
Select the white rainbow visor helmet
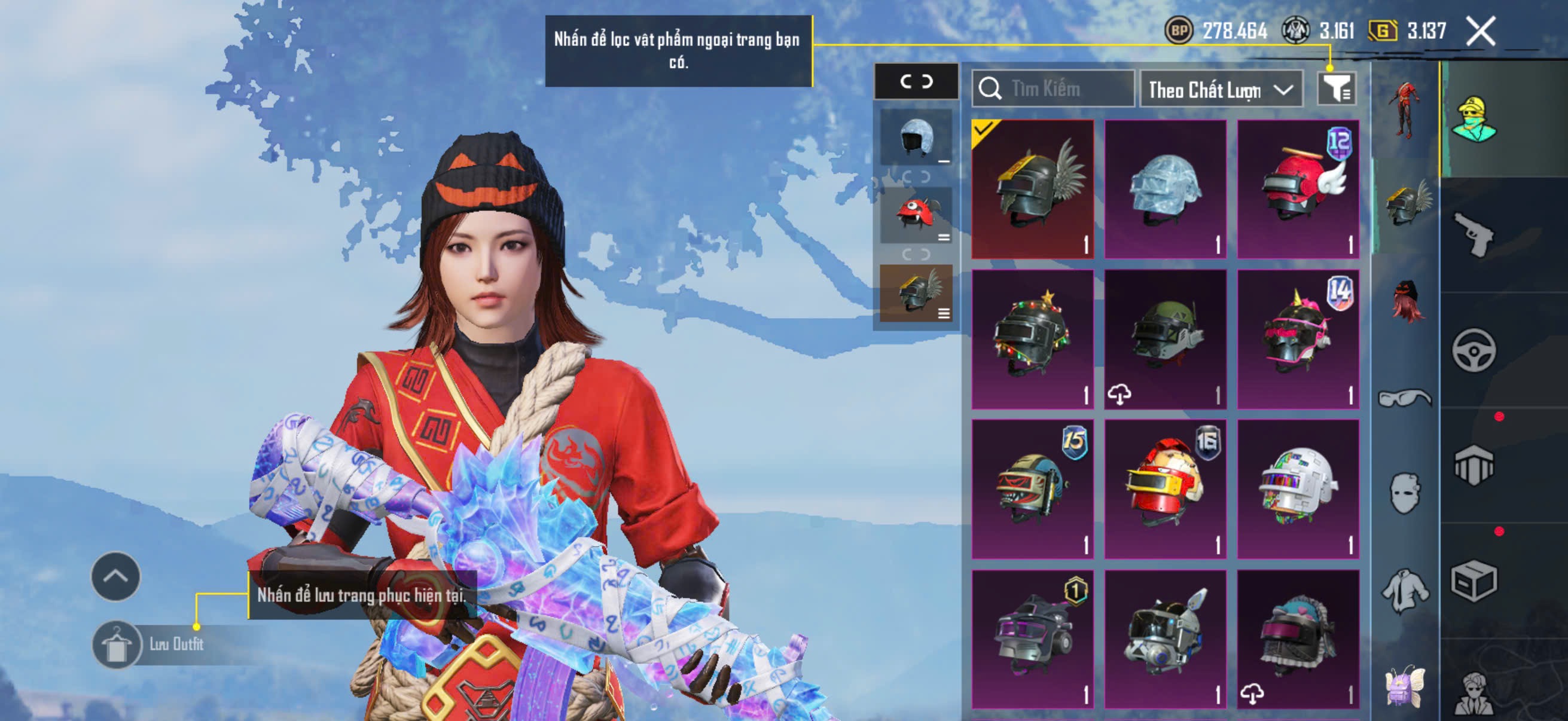pyautogui.click(x=1298, y=488)
